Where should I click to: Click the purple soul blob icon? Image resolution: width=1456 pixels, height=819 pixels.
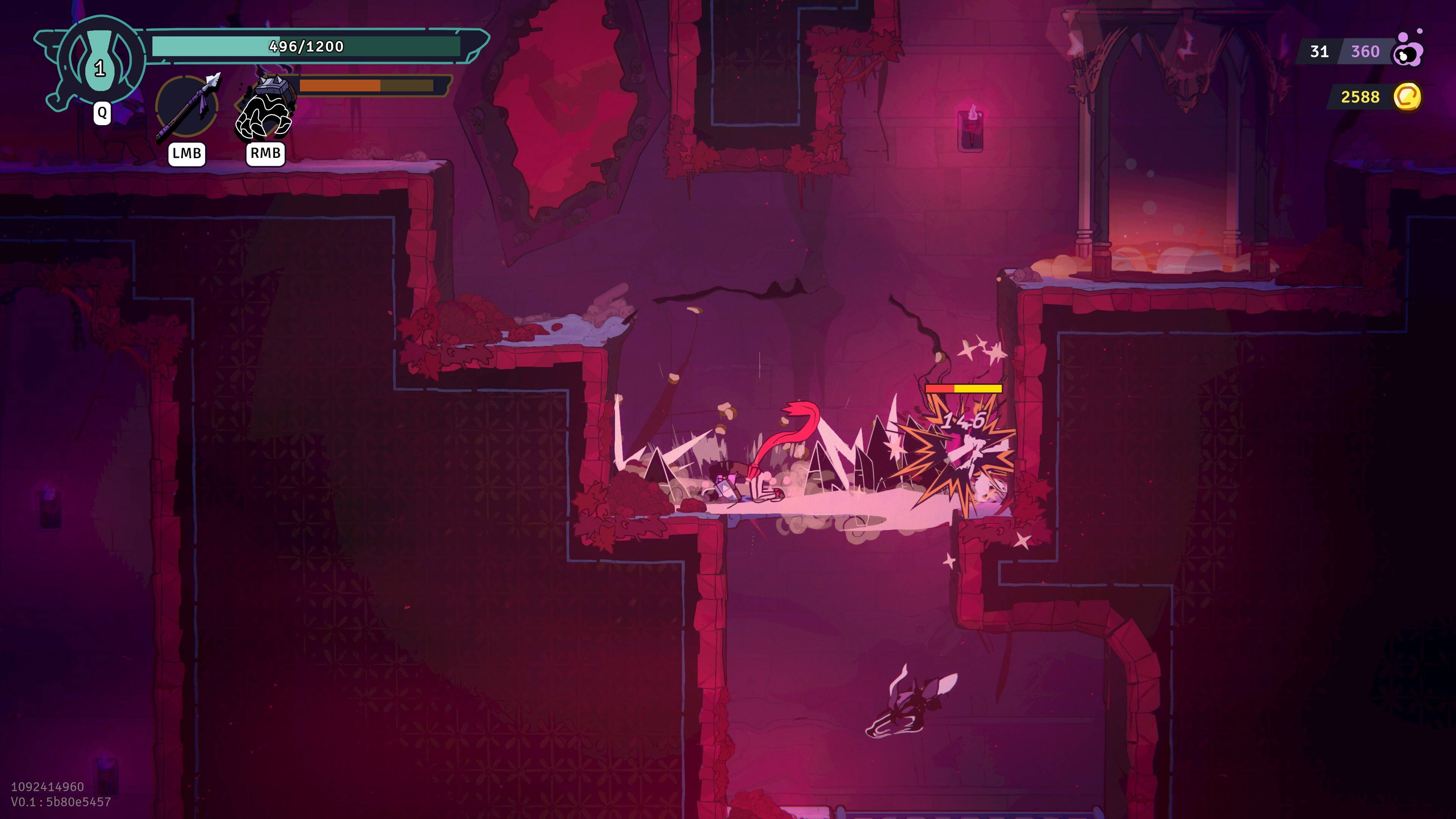pos(1408,51)
